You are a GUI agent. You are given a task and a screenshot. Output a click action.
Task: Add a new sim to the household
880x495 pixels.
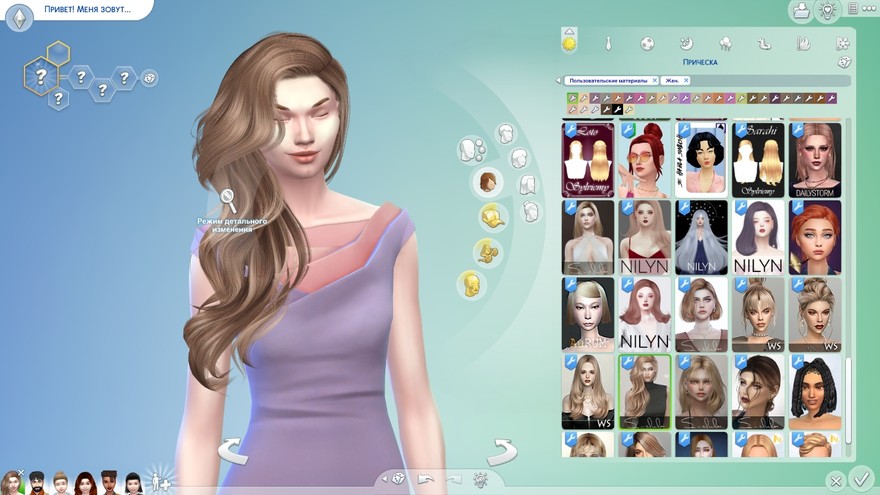tap(161, 483)
